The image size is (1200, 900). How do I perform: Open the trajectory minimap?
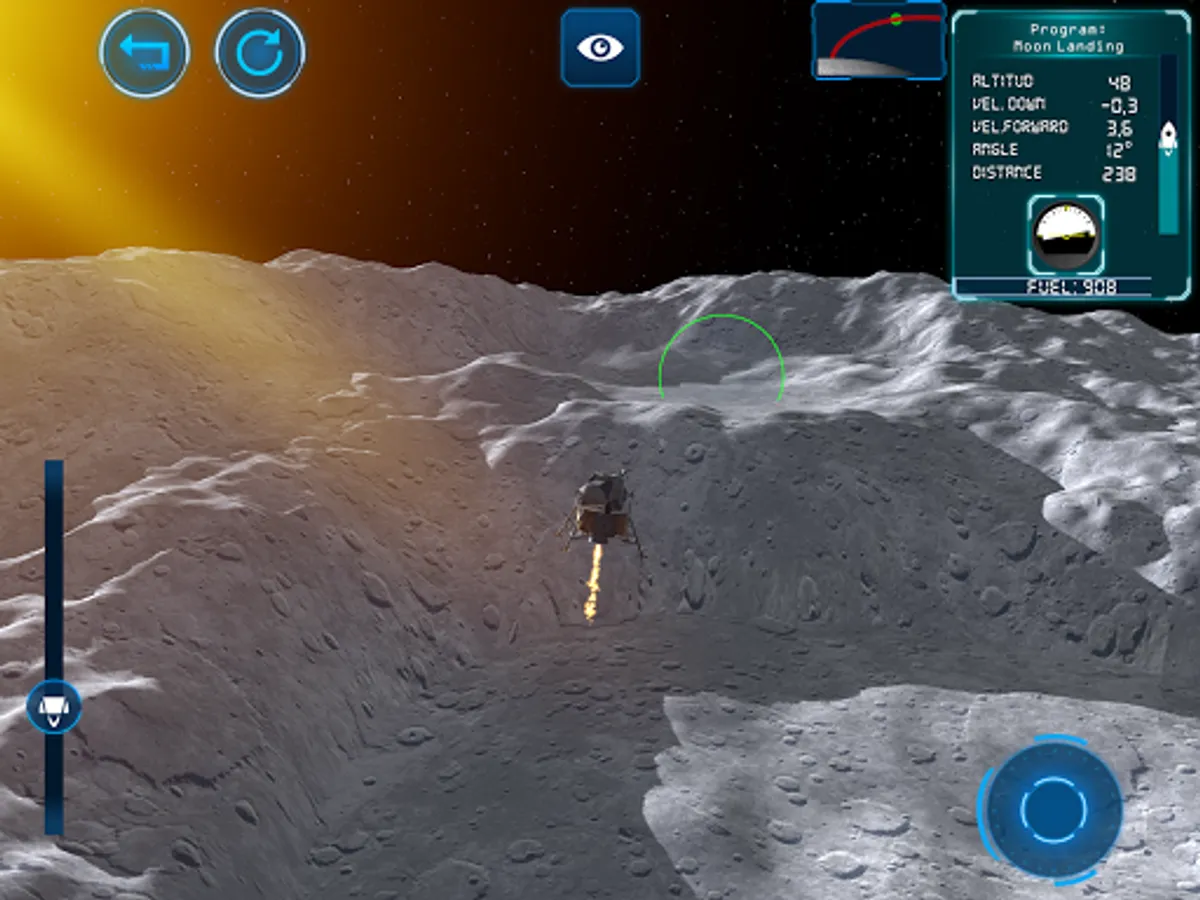point(879,41)
